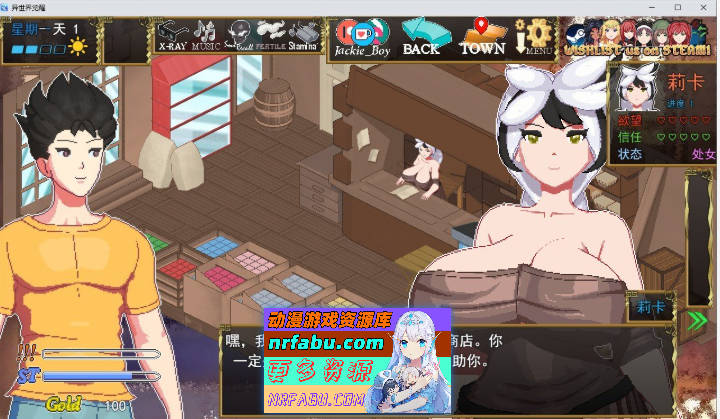The image size is (720, 419).
Task: Go back with the BACK arrow
Action: pos(421,35)
